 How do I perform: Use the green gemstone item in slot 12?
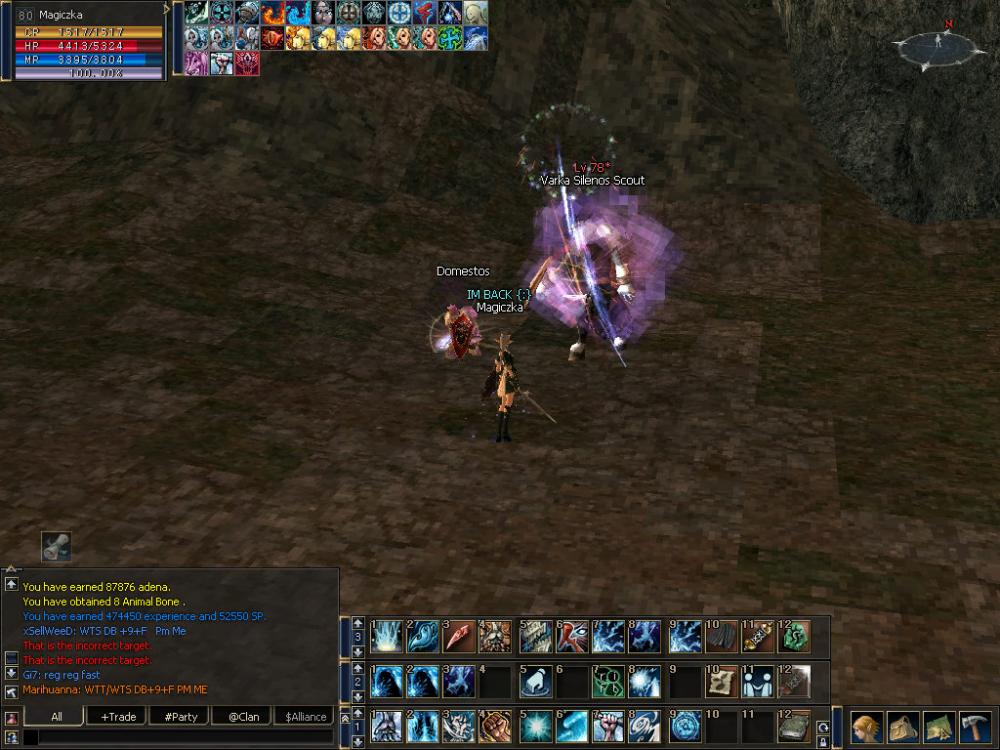pyautogui.click(x=795, y=637)
